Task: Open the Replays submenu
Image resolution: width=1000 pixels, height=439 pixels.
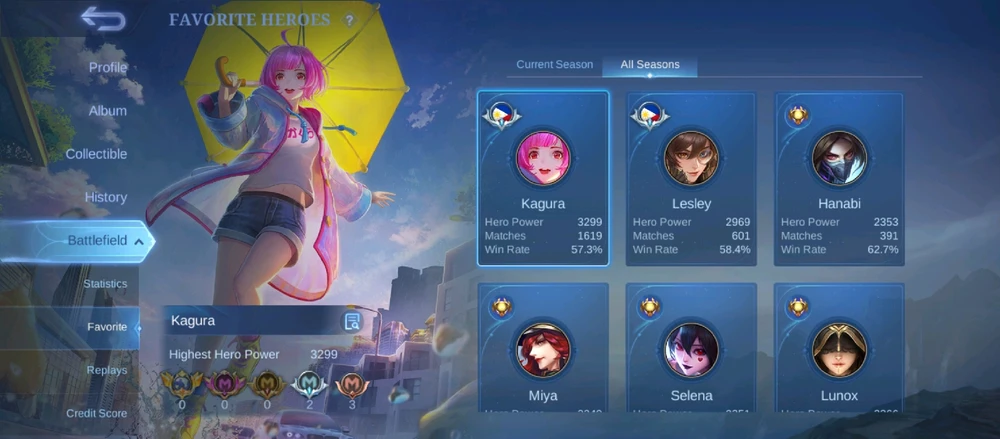Action: tap(107, 370)
